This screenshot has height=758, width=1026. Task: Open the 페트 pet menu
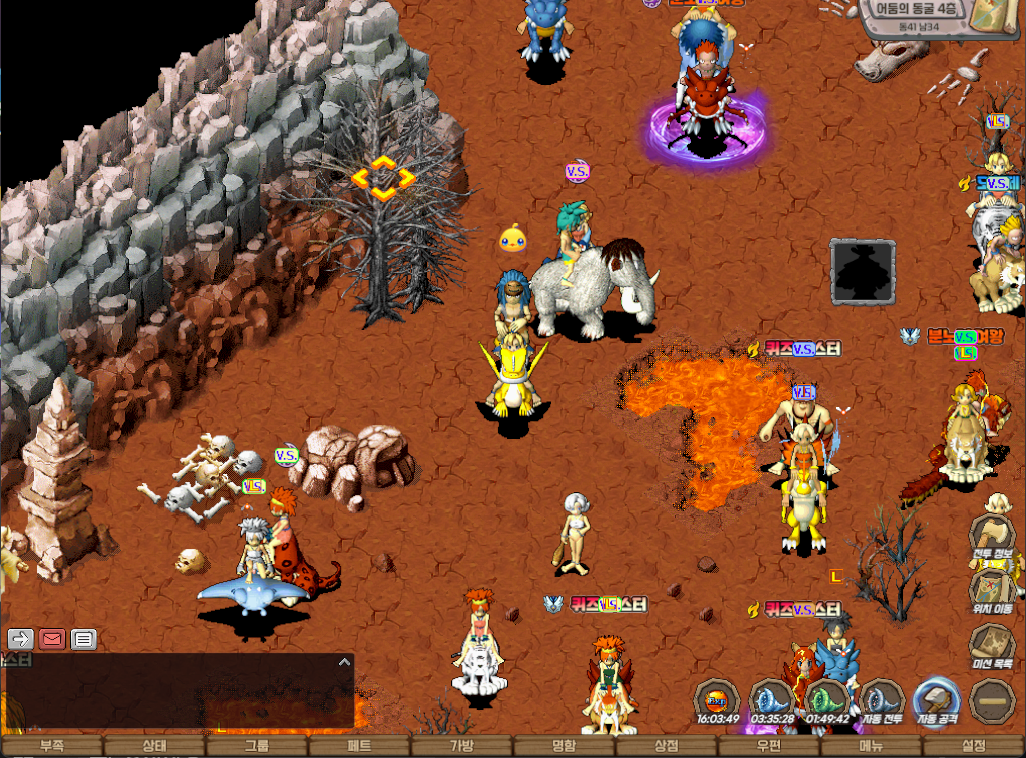359,746
